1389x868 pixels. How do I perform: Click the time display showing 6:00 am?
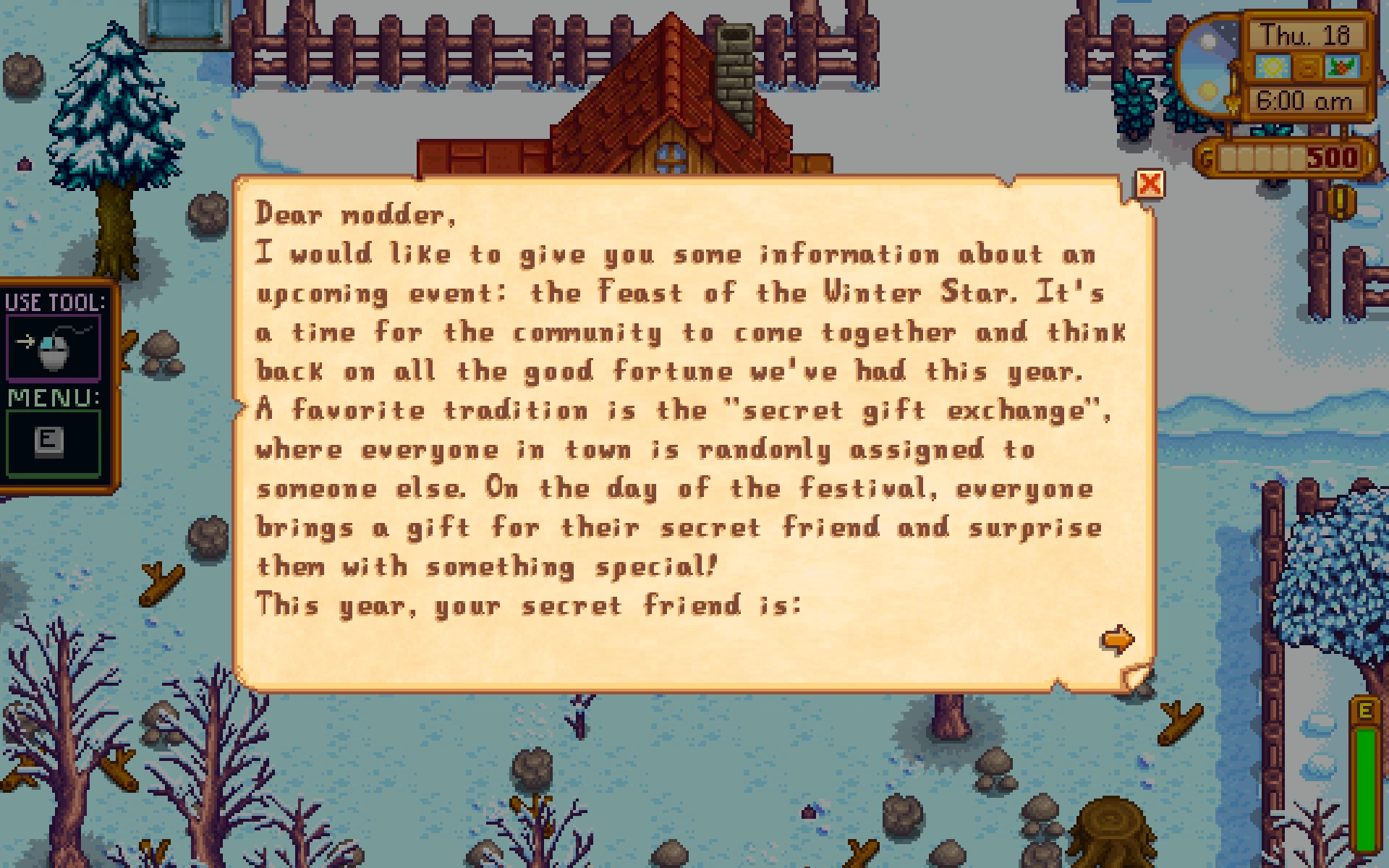pos(1306,101)
